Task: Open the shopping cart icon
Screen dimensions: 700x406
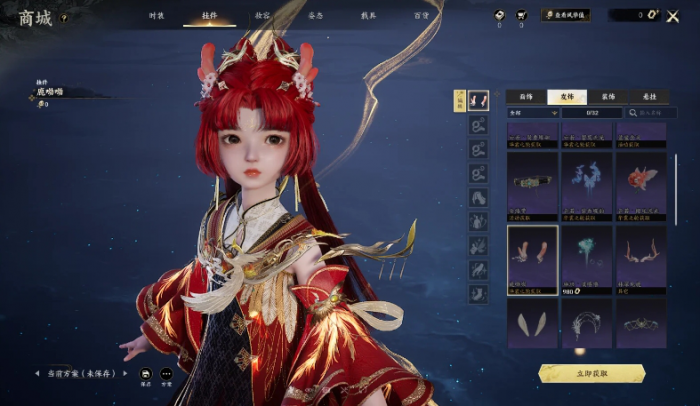Action: (521, 16)
